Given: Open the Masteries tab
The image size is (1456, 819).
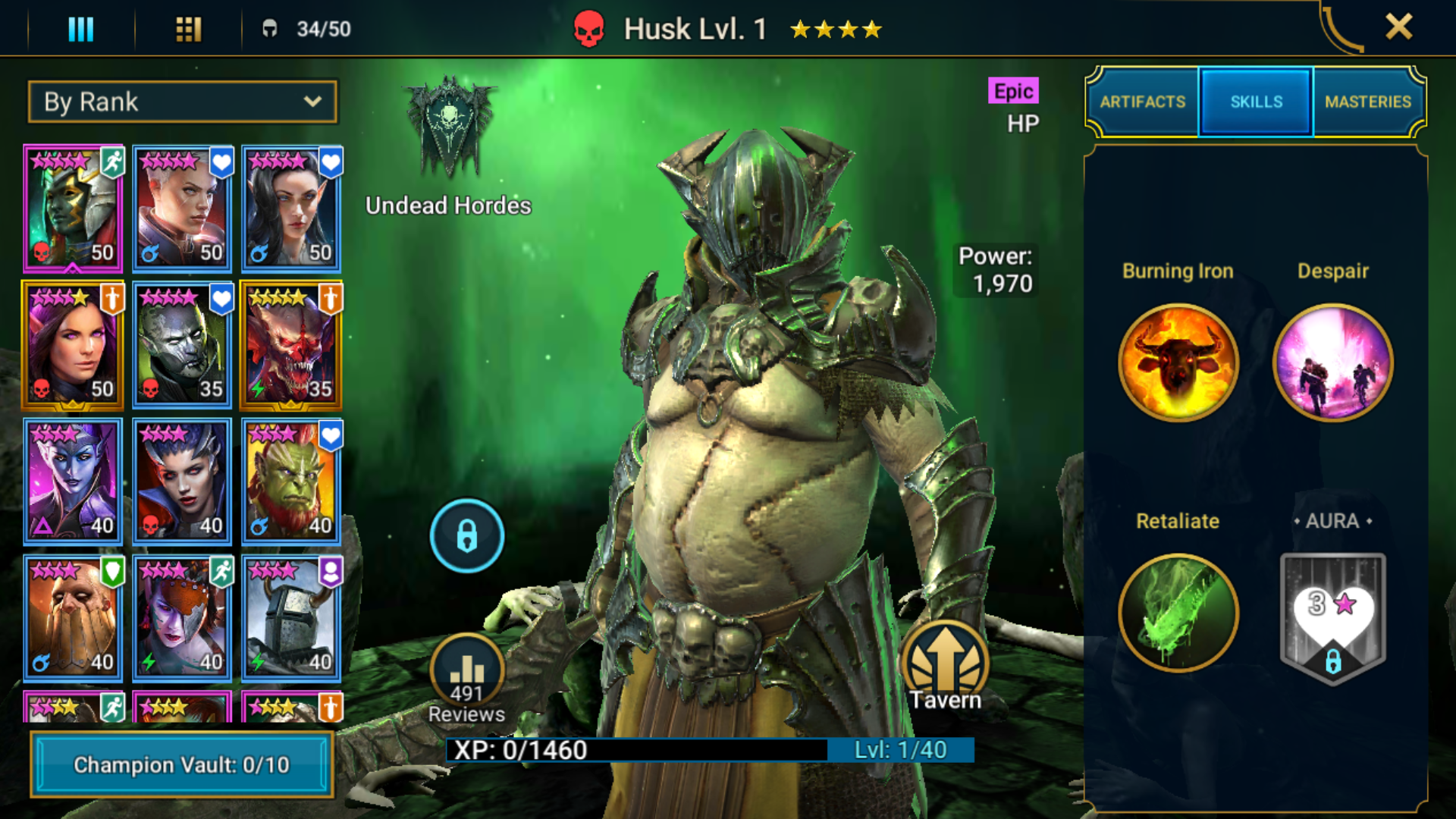Looking at the screenshot, I should point(1368,102).
